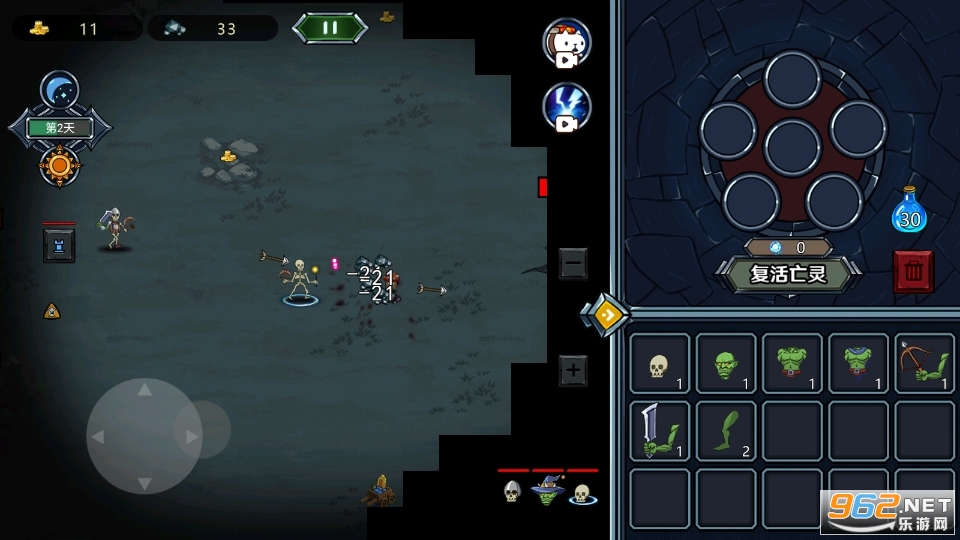
Task: Tap the 复活亡灵 revive undead button
Action: pos(789,273)
